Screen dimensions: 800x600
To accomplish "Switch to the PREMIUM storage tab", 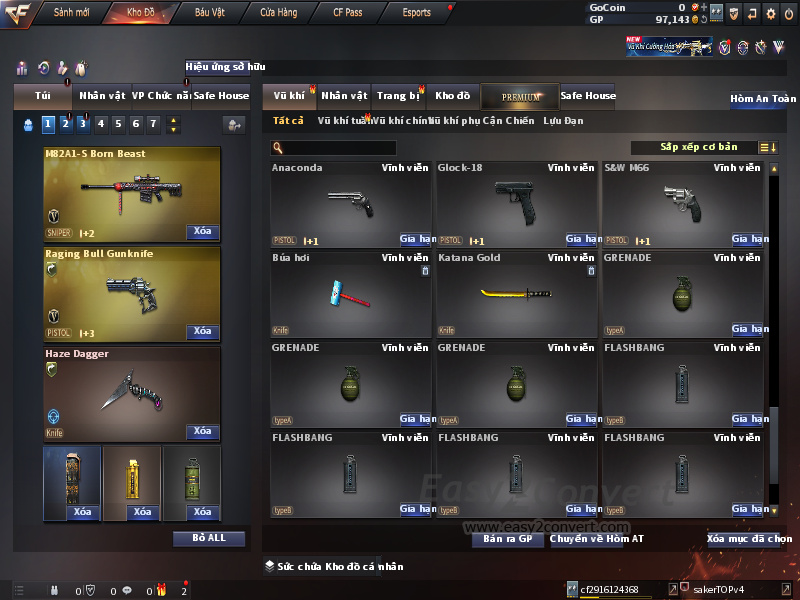I will click(520, 97).
